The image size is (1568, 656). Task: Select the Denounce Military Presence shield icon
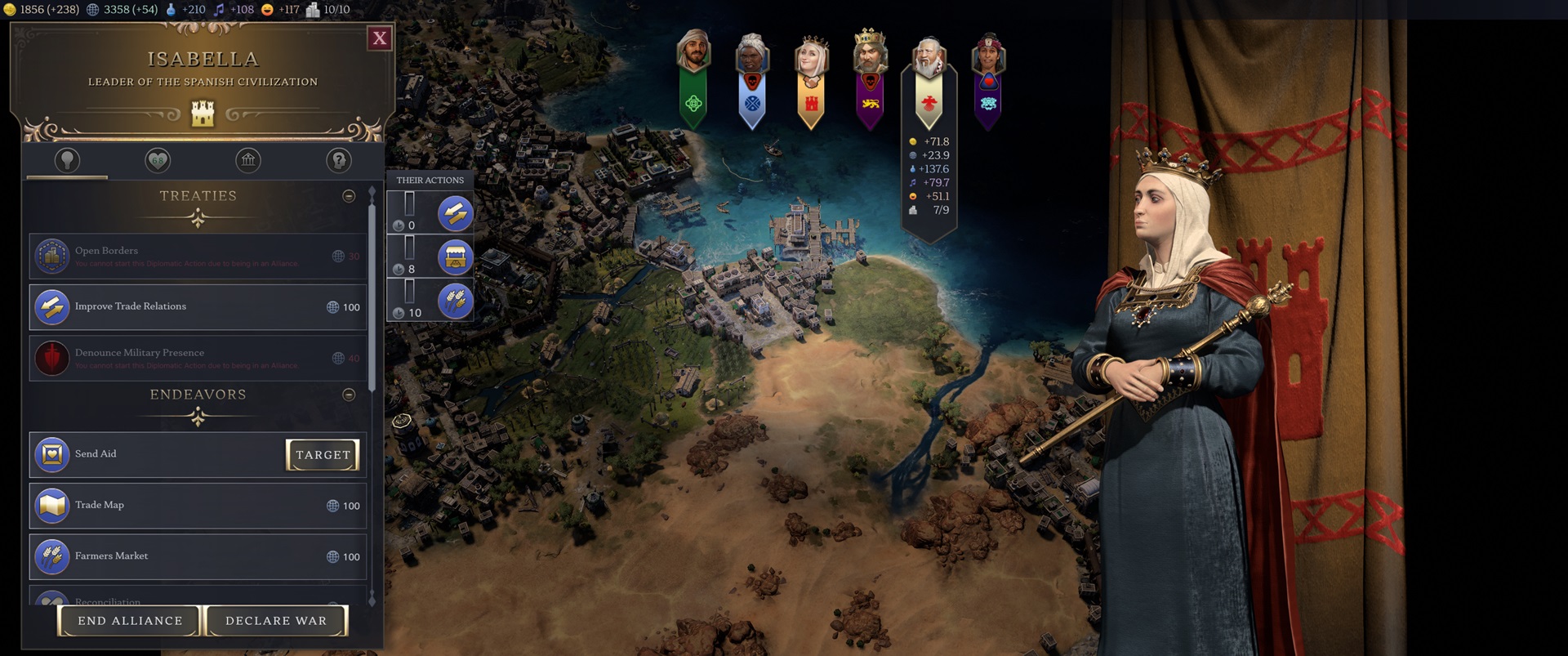coord(51,358)
